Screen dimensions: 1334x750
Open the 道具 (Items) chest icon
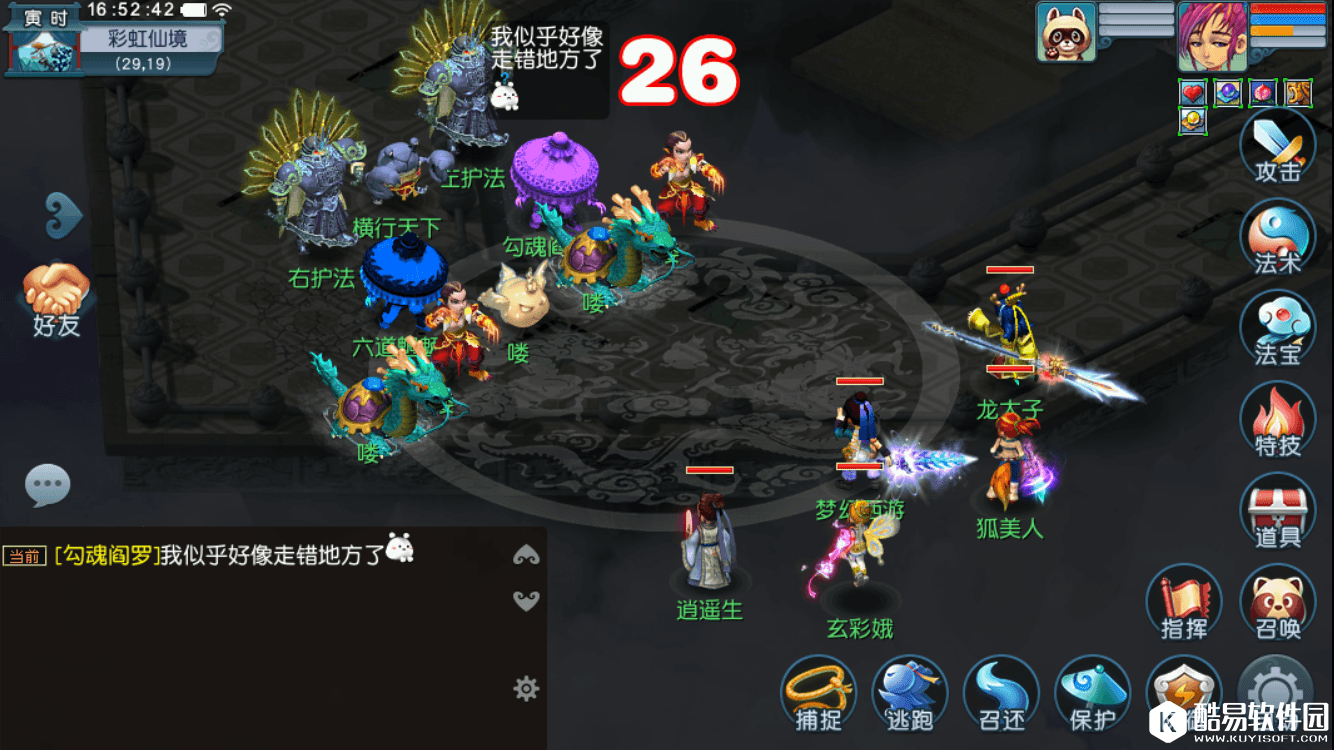(1278, 510)
